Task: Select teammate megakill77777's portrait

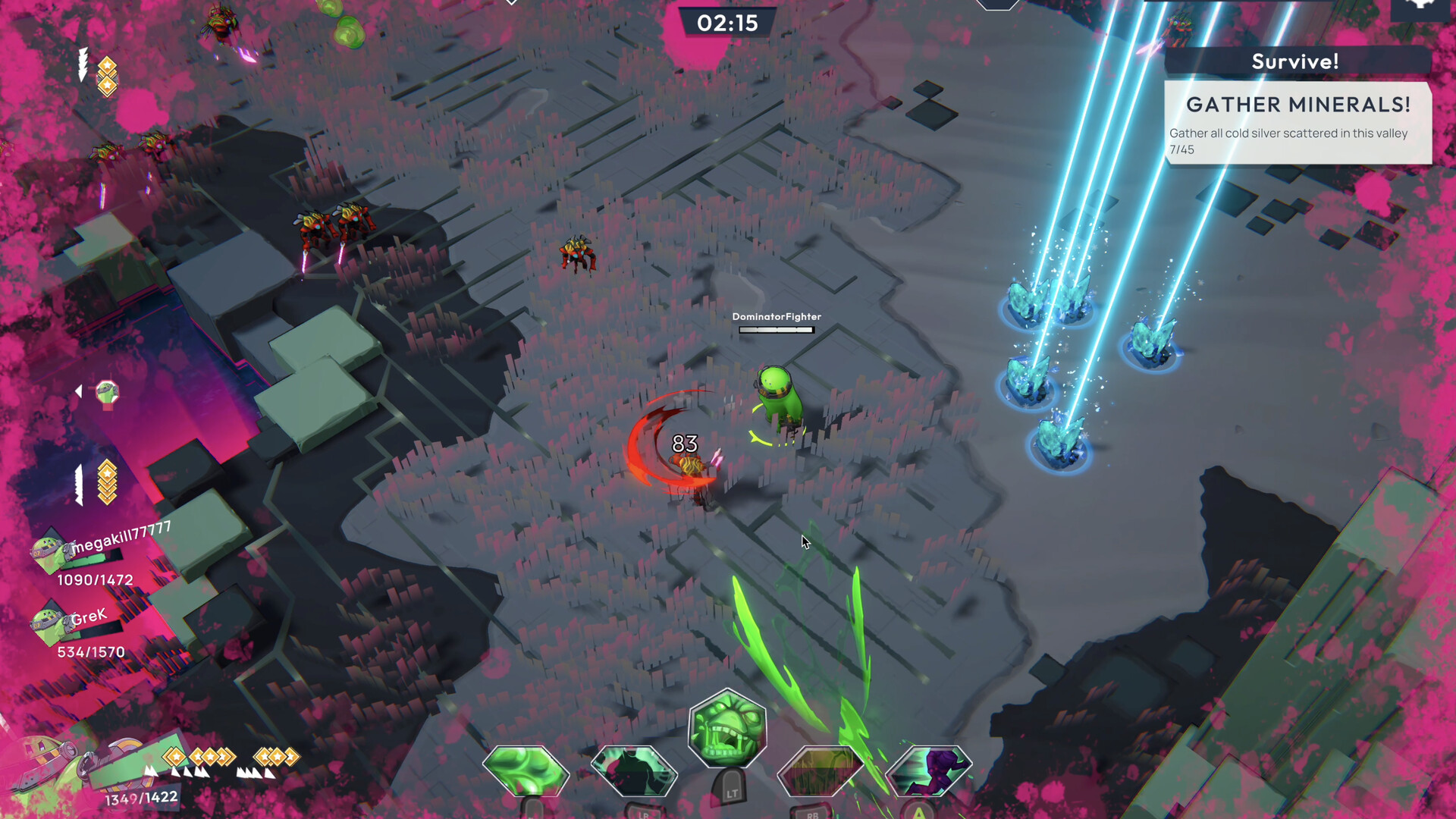Action: point(48,551)
